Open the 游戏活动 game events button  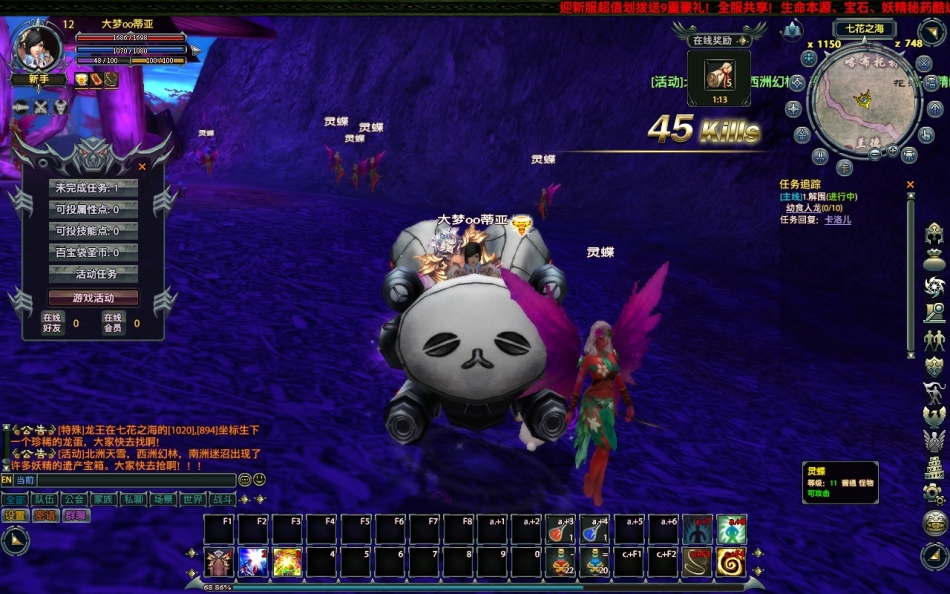pyautogui.click(x=93, y=297)
